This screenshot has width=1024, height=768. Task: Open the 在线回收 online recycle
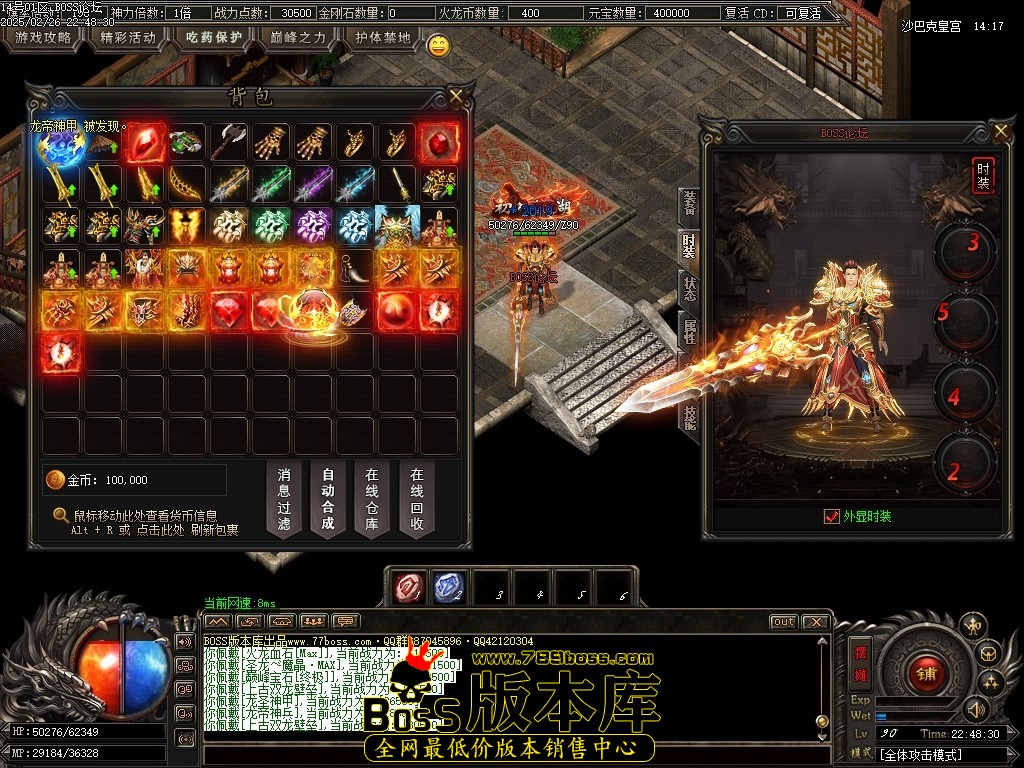pos(416,499)
